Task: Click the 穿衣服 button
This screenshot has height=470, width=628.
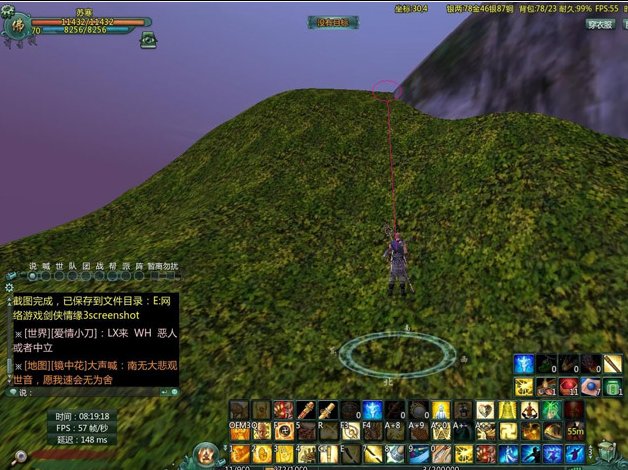Action: click(x=600, y=24)
